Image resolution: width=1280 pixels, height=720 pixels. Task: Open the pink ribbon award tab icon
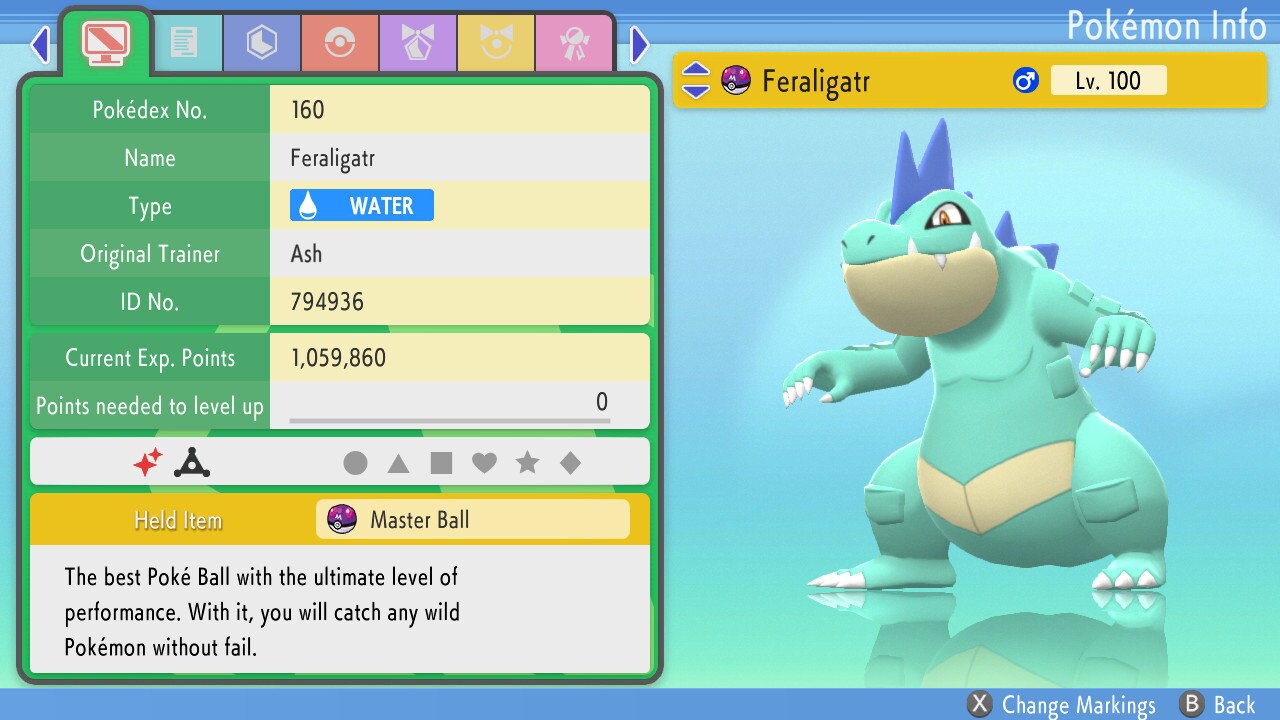click(575, 43)
